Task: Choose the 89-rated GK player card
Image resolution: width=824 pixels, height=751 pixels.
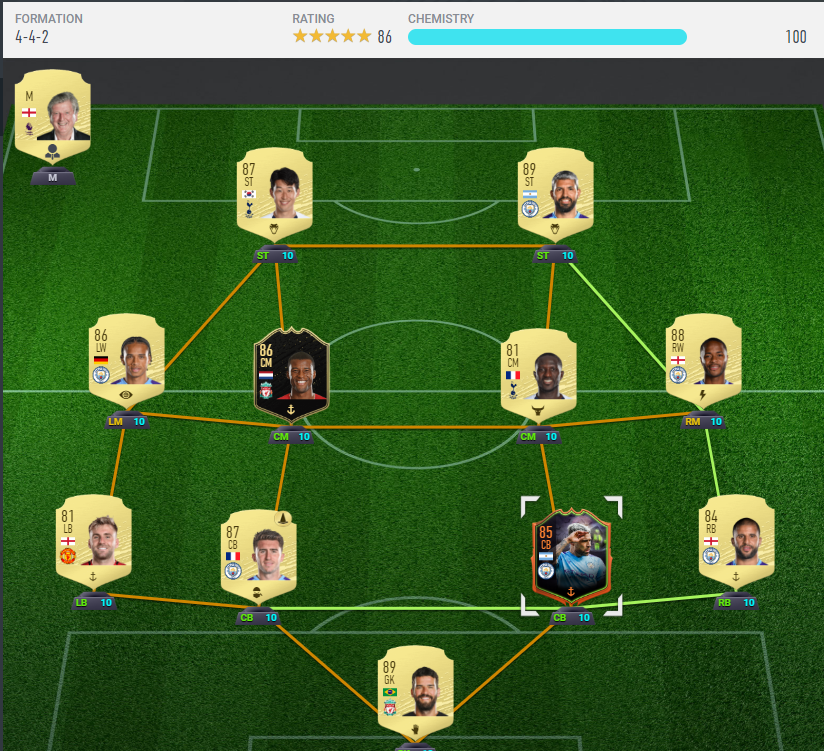Action: click(x=415, y=692)
